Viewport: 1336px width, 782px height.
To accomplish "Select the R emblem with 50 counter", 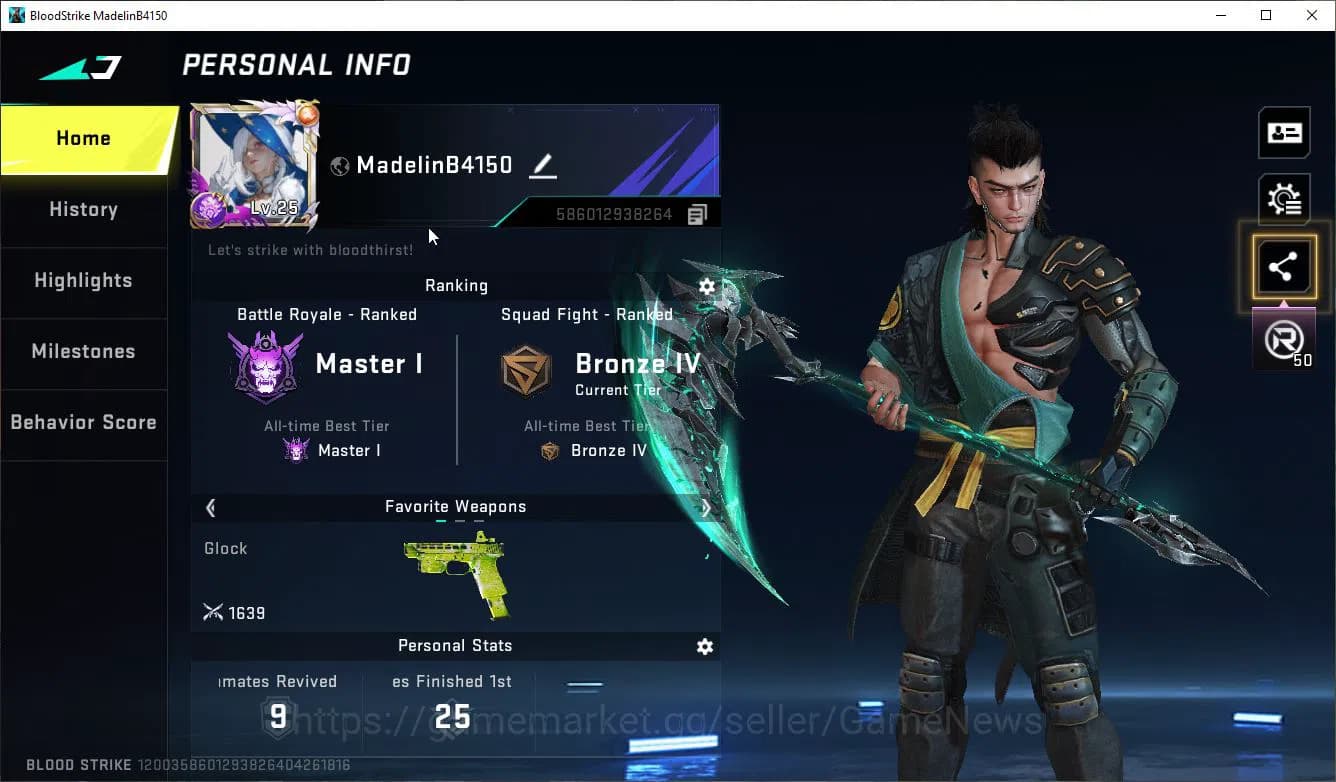I will pos(1284,339).
